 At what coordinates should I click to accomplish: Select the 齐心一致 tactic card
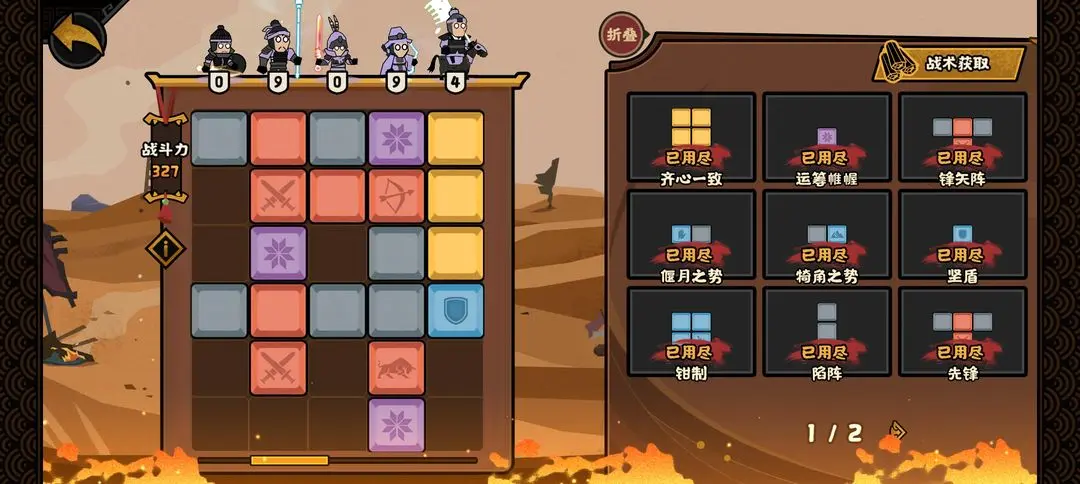tap(691, 138)
